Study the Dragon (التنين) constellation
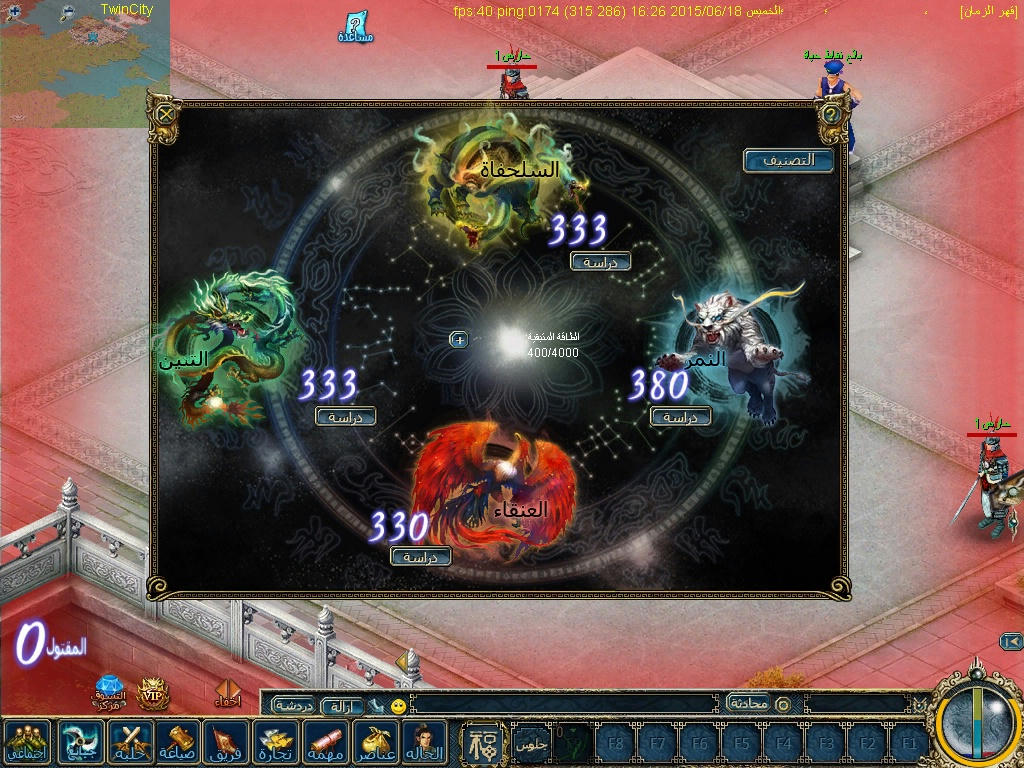Viewport: 1024px width, 768px height. (x=346, y=416)
